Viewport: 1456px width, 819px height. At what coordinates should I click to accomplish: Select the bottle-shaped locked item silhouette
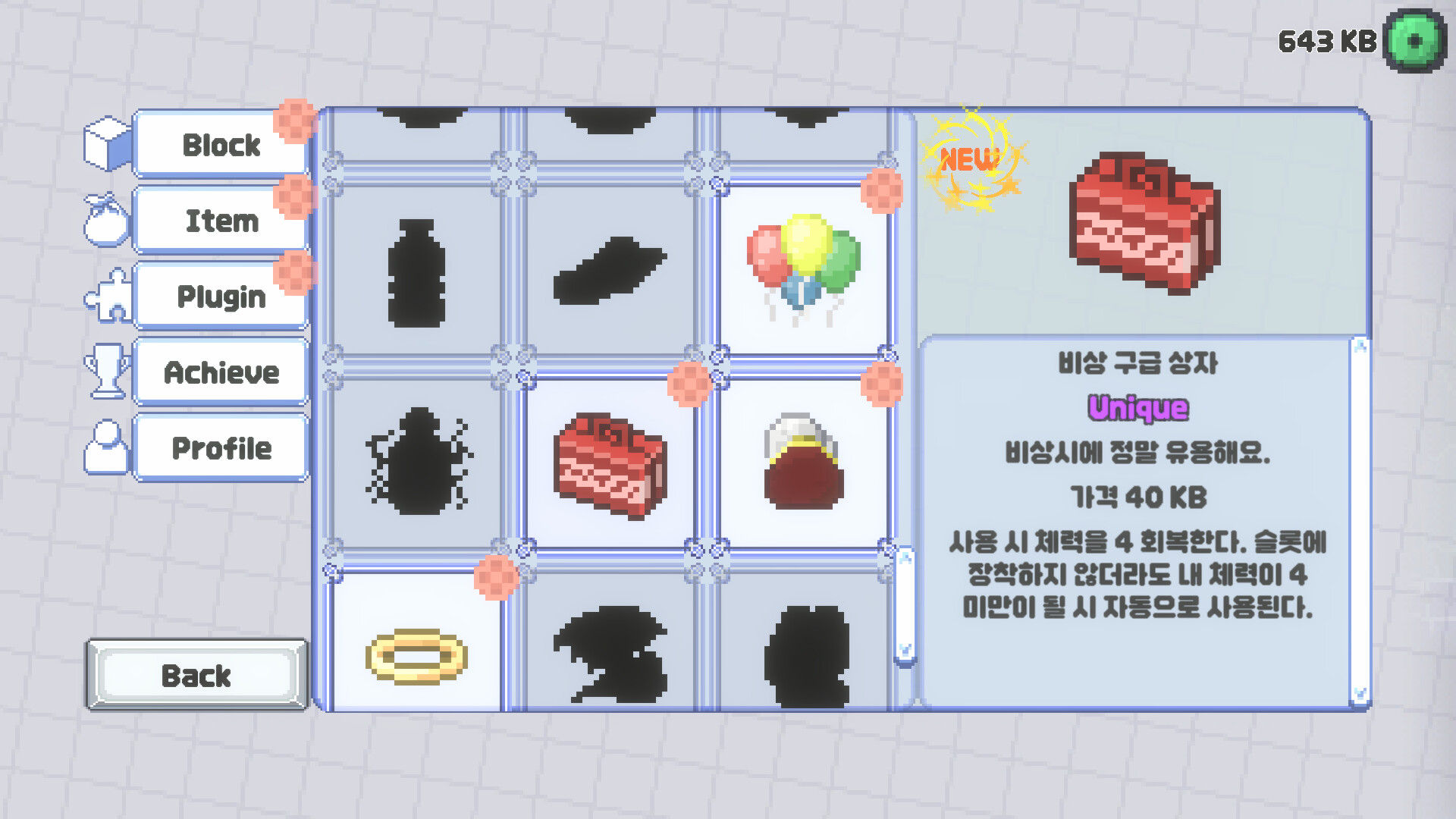[x=417, y=273]
